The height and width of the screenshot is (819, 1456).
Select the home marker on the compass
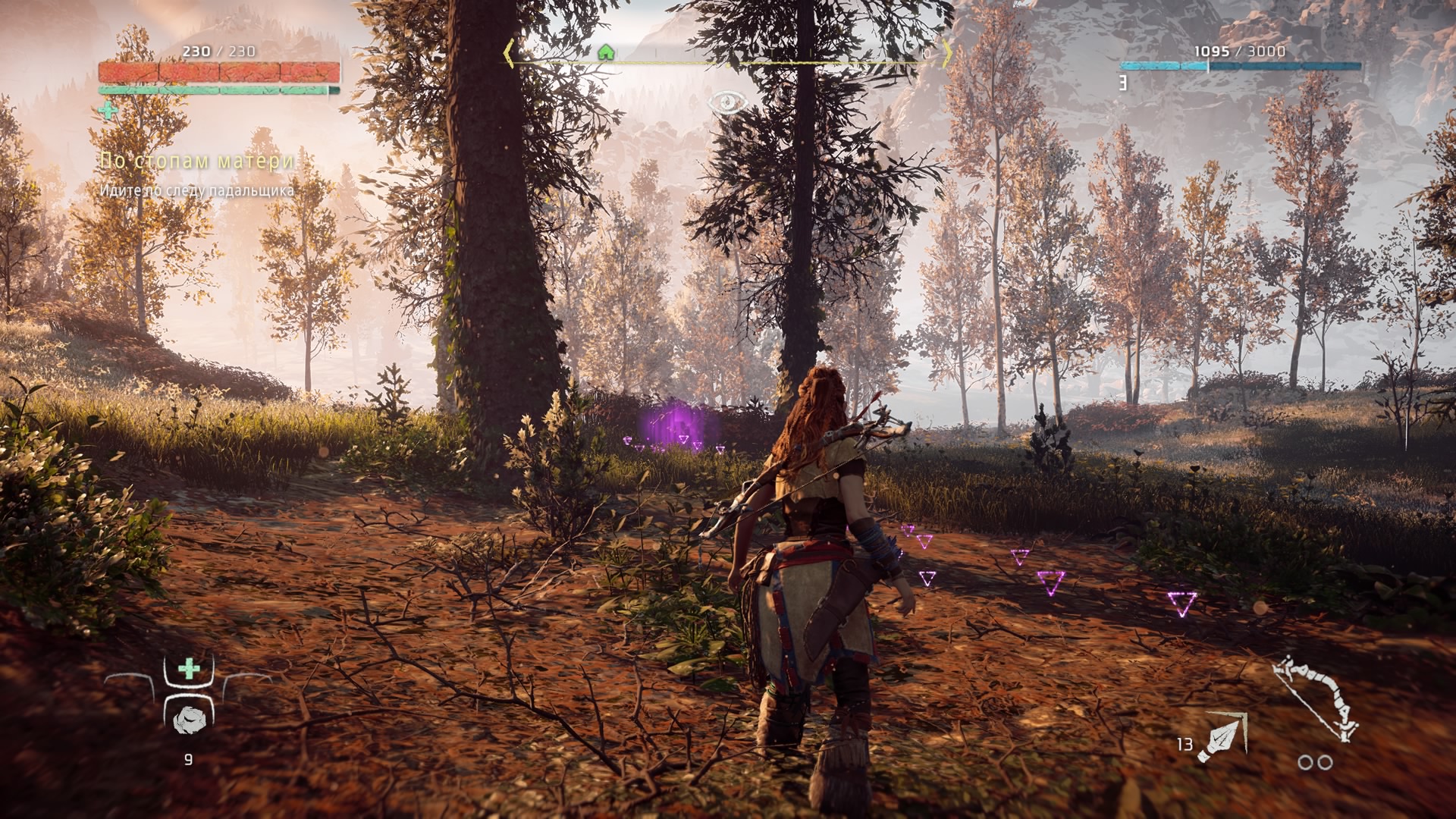pyautogui.click(x=605, y=52)
